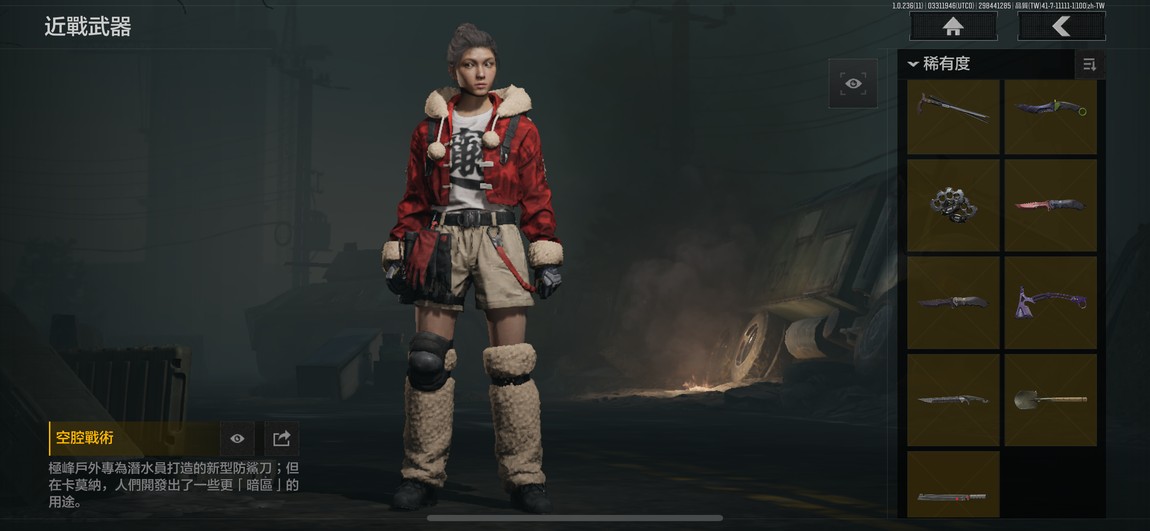Share the 空腔戰術 weapon
This screenshot has width=1150, height=531.
(281, 439)
